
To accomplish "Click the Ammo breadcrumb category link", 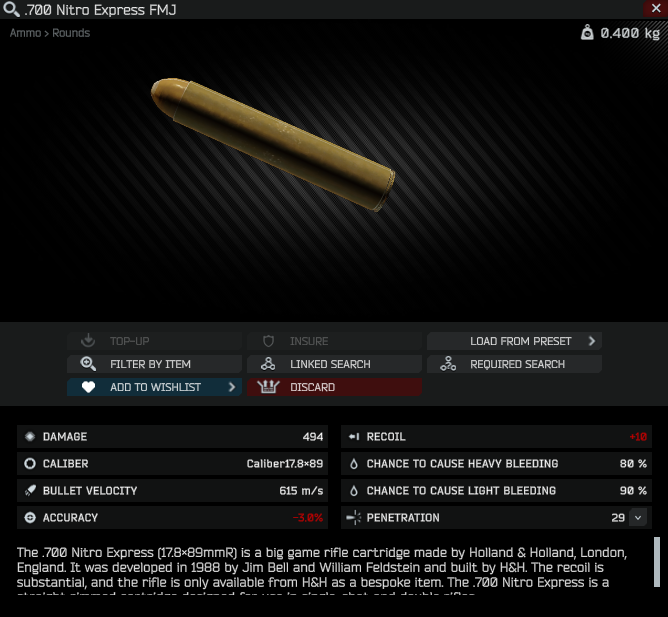I will click(25, 33).
